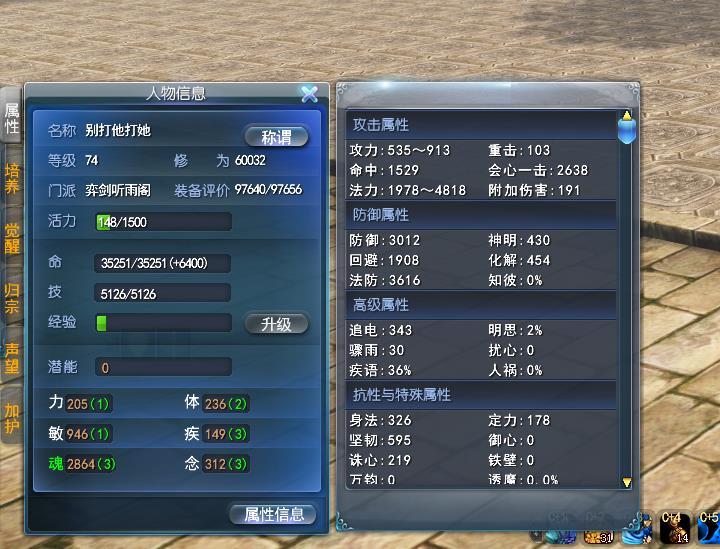The height and width of the screenshot is (549, 720).
Task: Open the 称谓 title button
Action: [x=276, y=137]
